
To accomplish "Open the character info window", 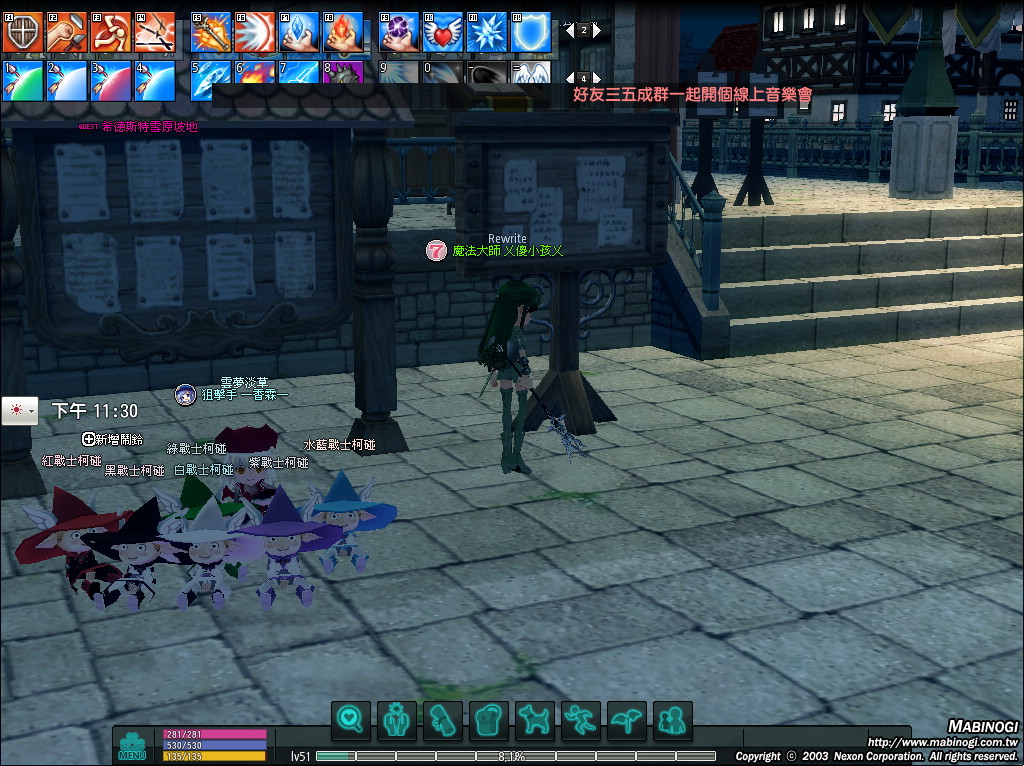I will [399, 720].
